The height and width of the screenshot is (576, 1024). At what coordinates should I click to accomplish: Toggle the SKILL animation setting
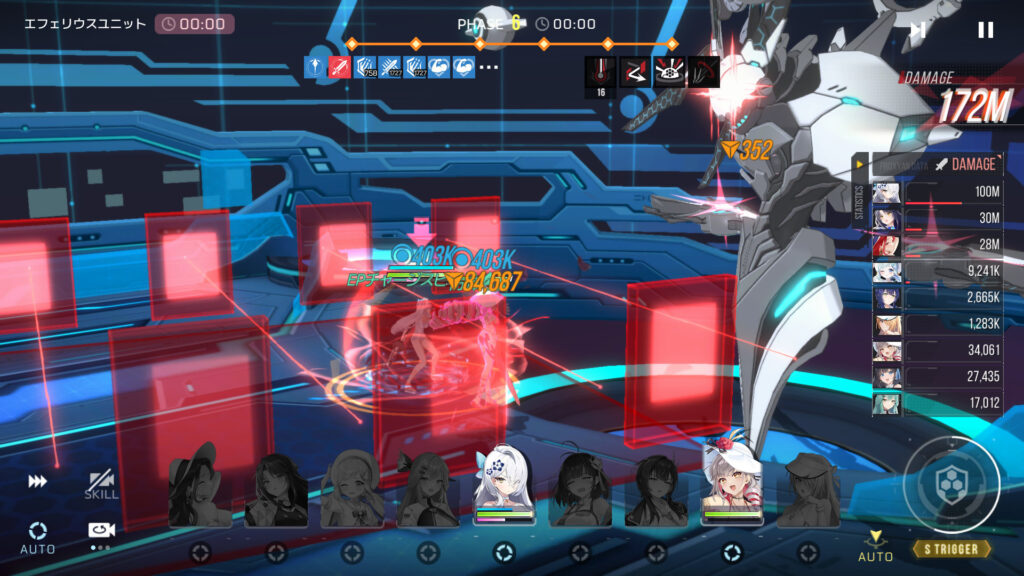pos(101,485)
